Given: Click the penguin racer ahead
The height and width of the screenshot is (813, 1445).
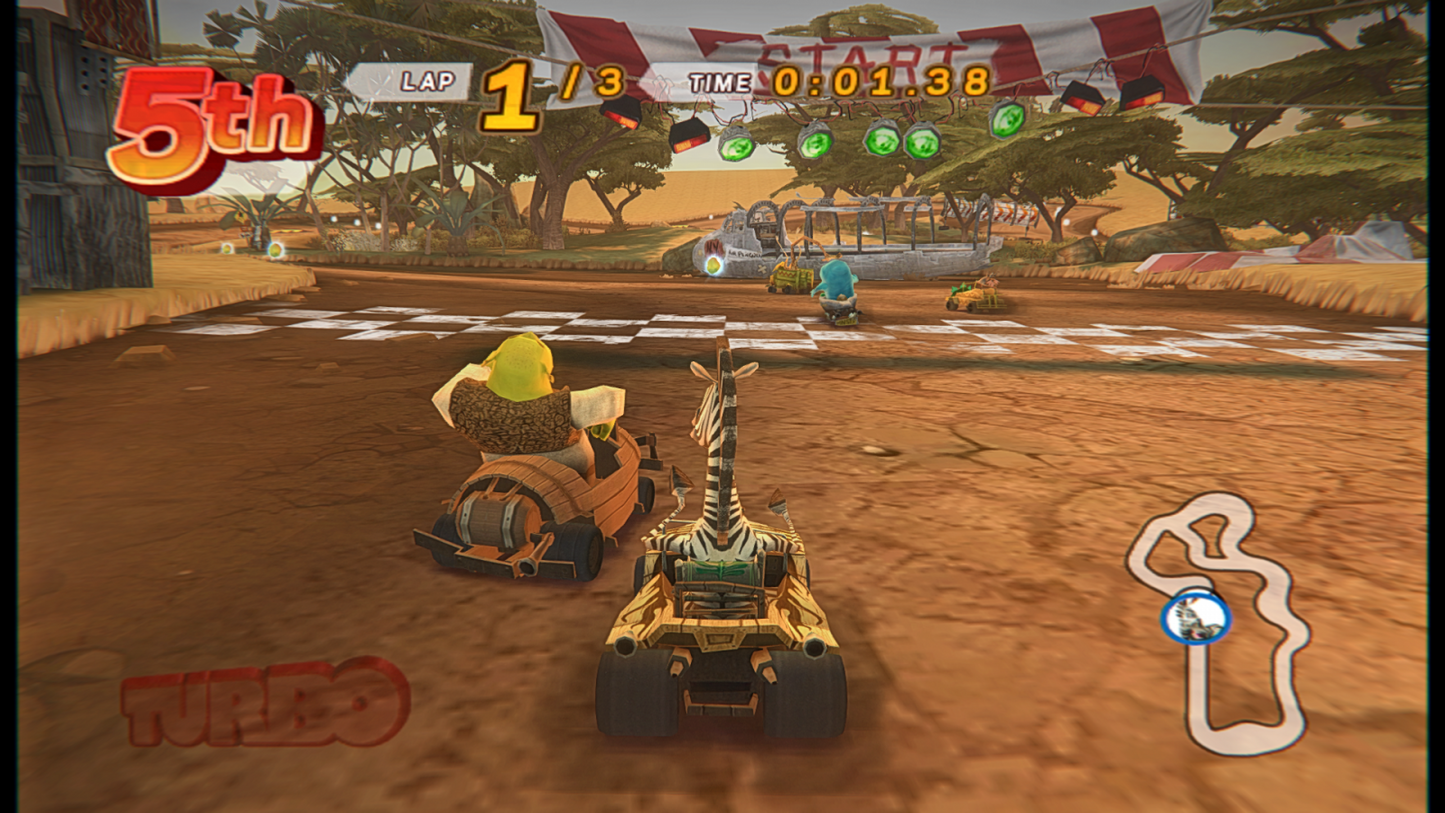Looking at the screenshot, I should pyautogui.click(x=838, y=285).
